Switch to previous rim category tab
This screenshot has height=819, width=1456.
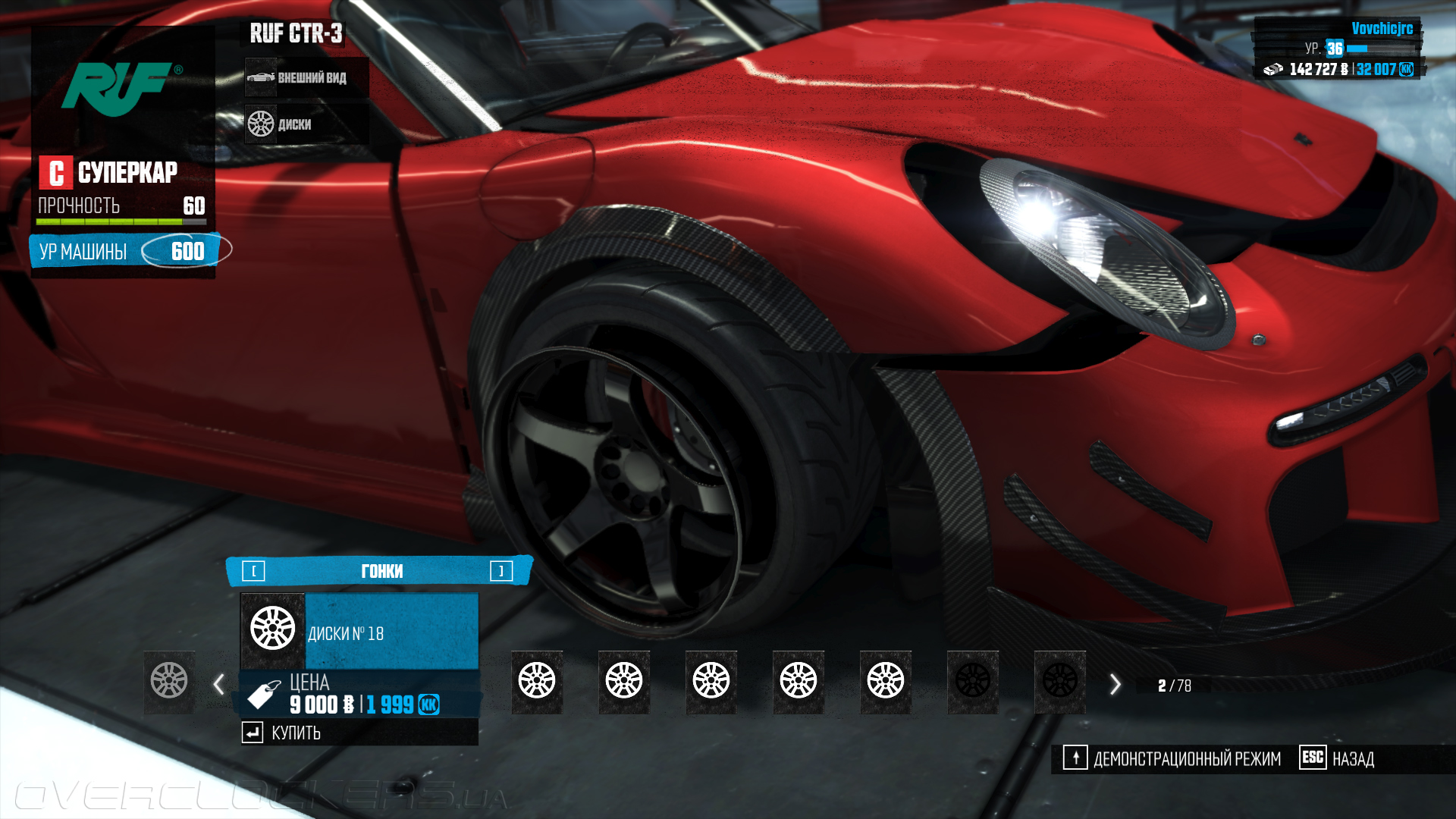(x=253, y=571)
